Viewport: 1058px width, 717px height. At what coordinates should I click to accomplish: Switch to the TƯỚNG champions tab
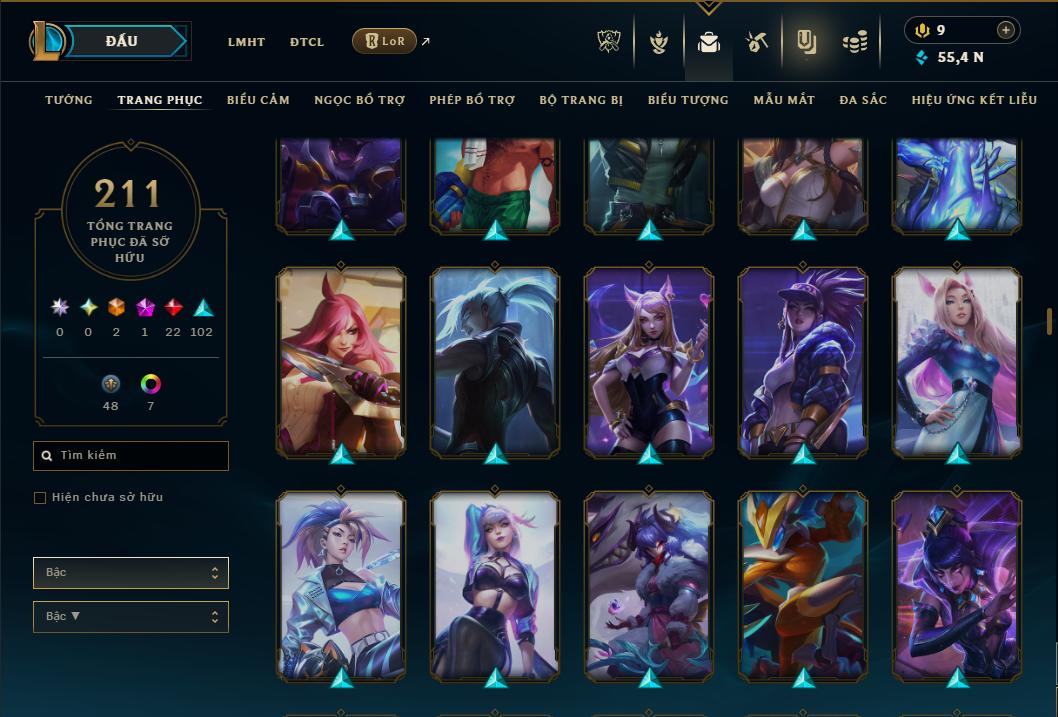pyautogui.click(x=69, y=100)
